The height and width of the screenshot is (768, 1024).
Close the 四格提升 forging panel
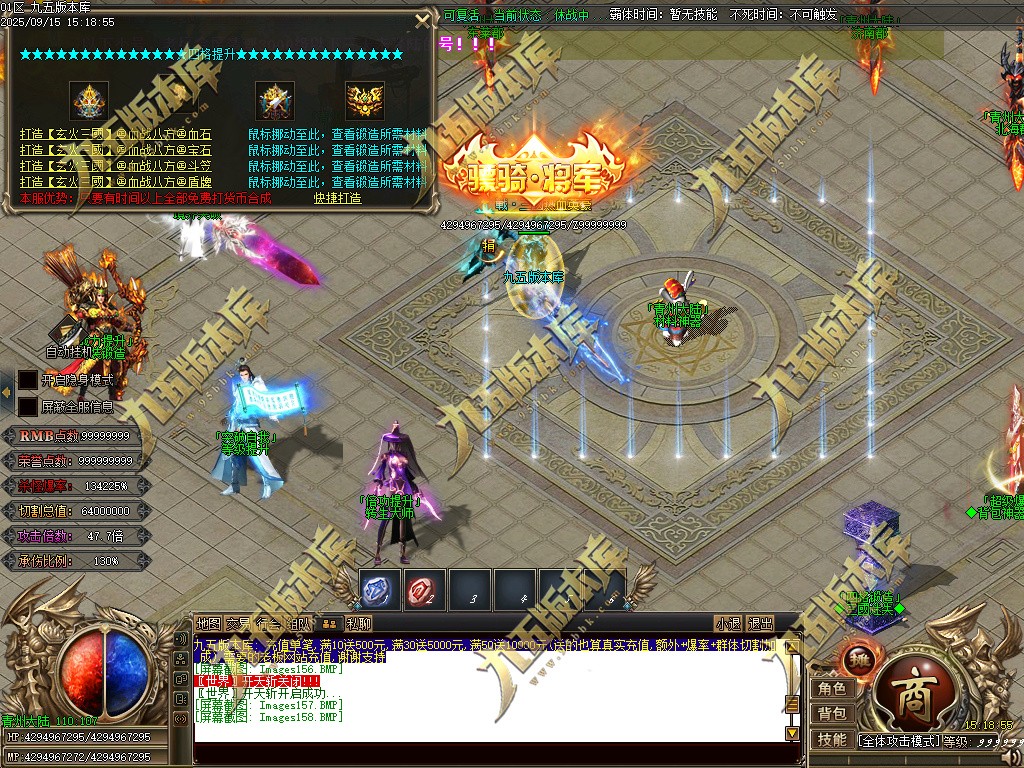[x=420, y=19]
